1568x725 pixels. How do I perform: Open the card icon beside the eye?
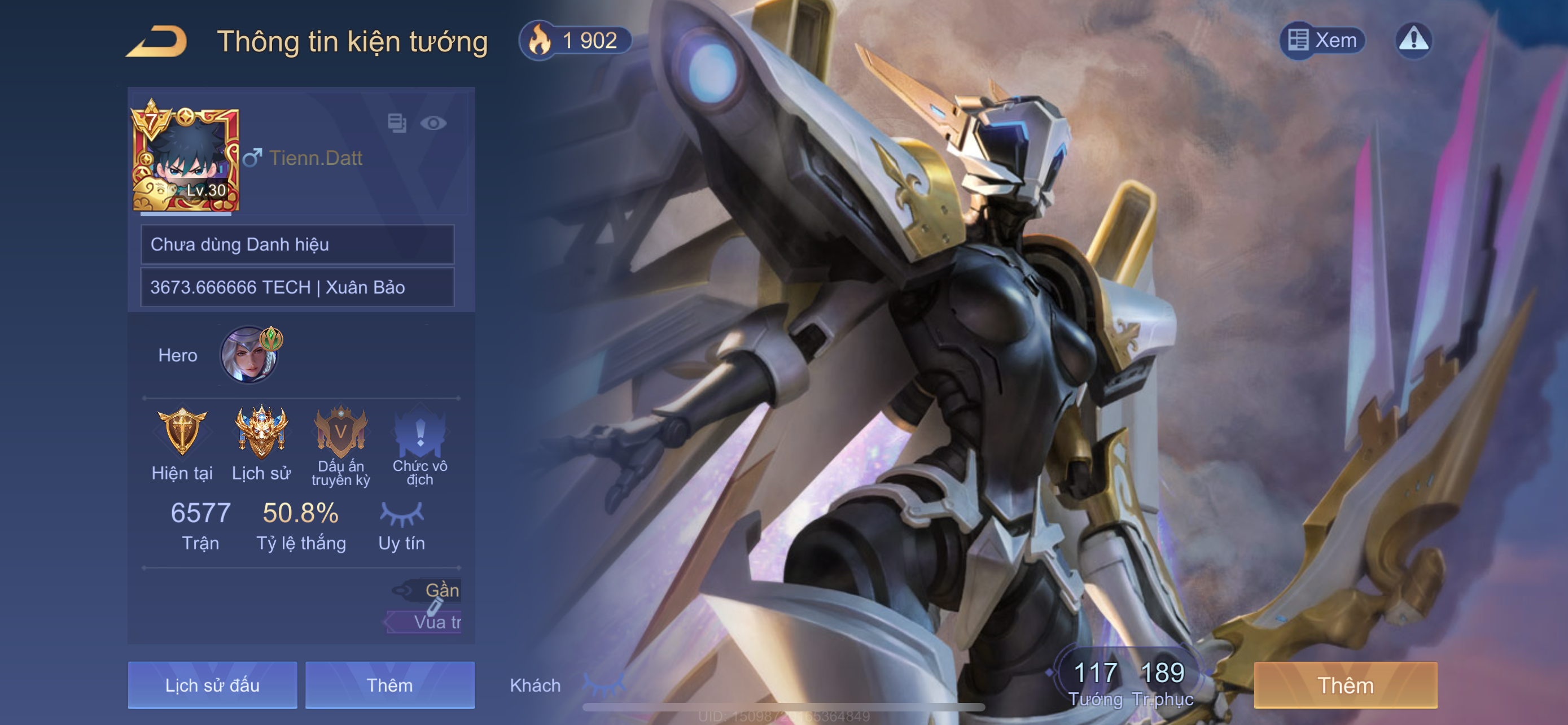pos(397,124)
